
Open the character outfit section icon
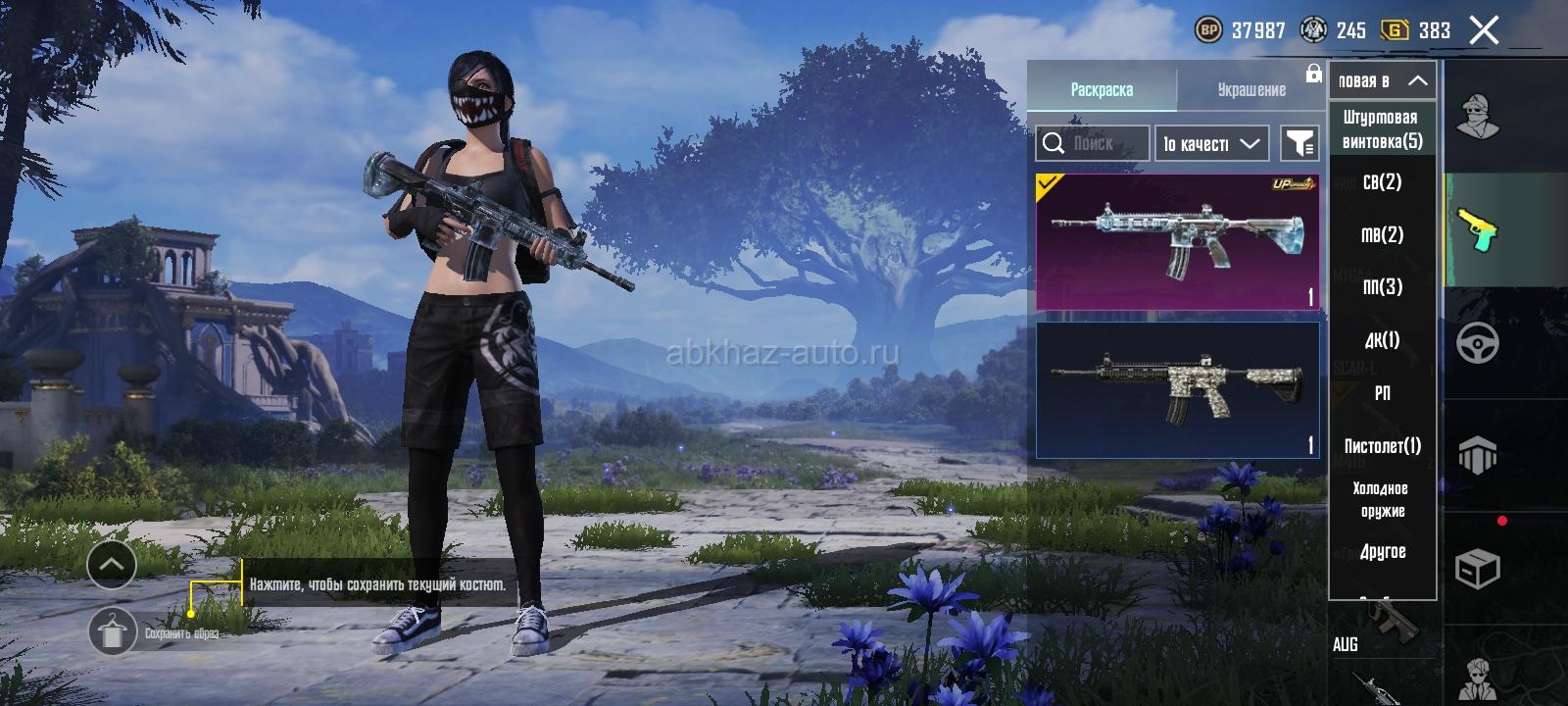1478,118
